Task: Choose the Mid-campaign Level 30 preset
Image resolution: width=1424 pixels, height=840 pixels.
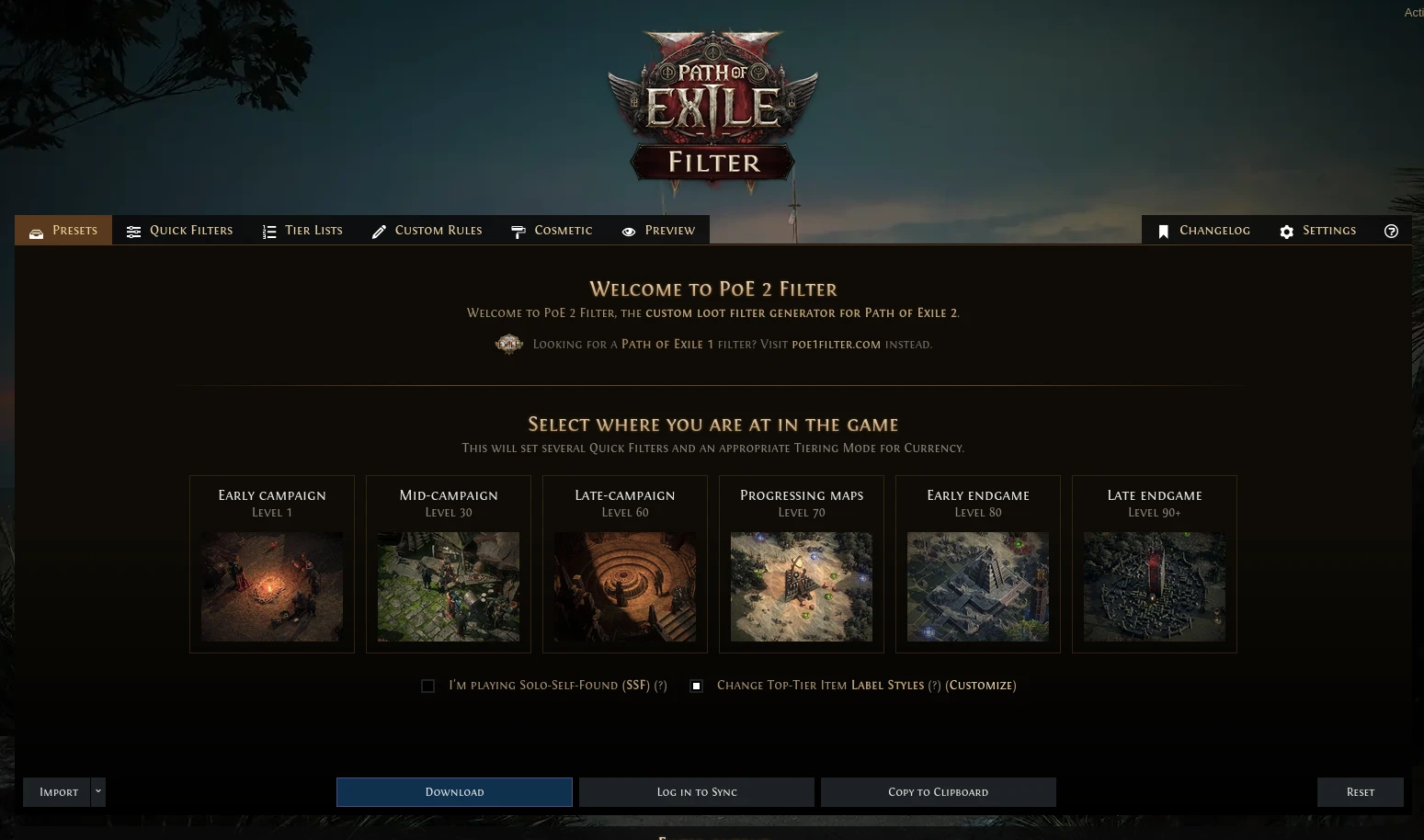Action: tap(448, 563)
